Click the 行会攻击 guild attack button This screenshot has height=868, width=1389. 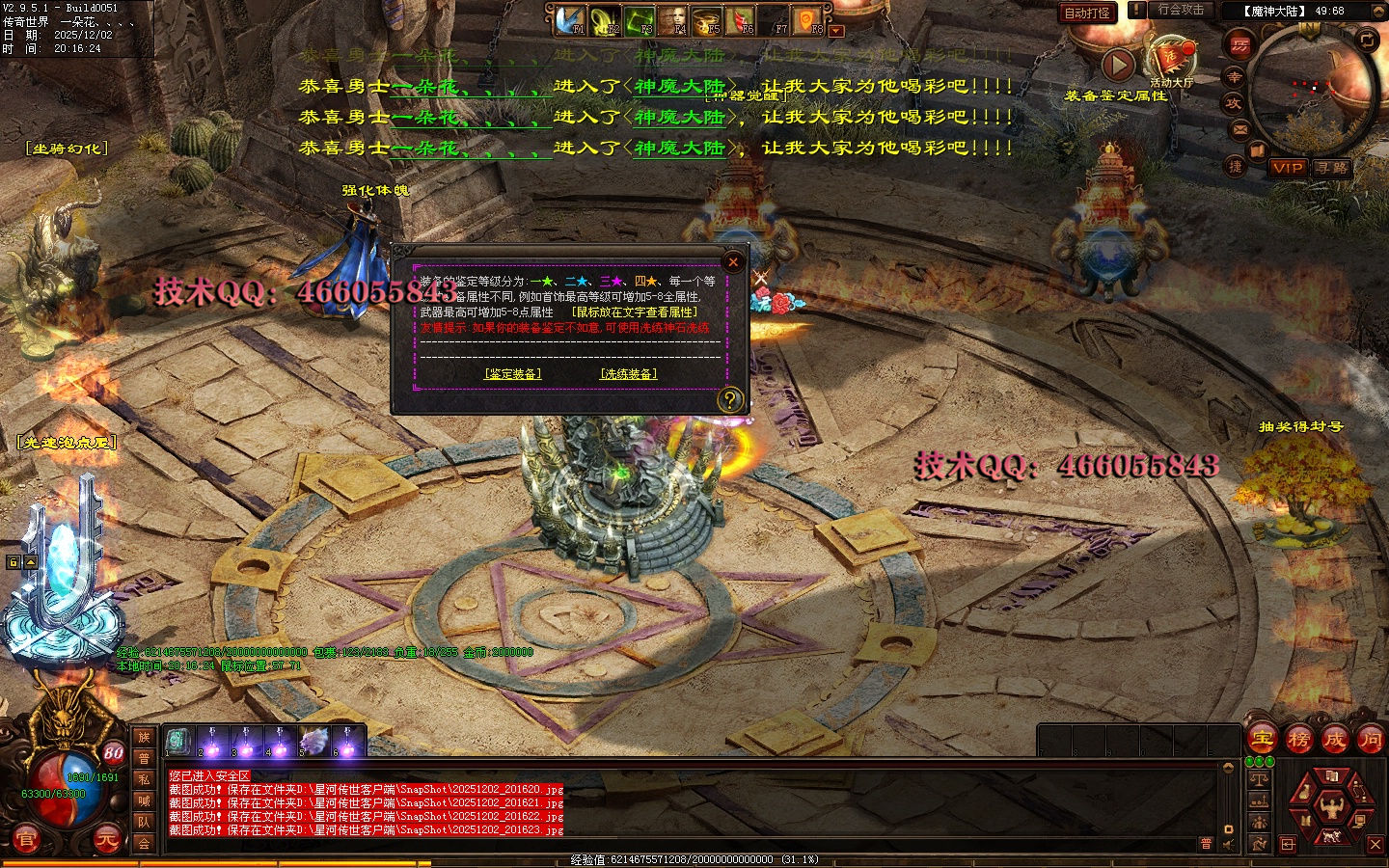[x=1181, y=10]
